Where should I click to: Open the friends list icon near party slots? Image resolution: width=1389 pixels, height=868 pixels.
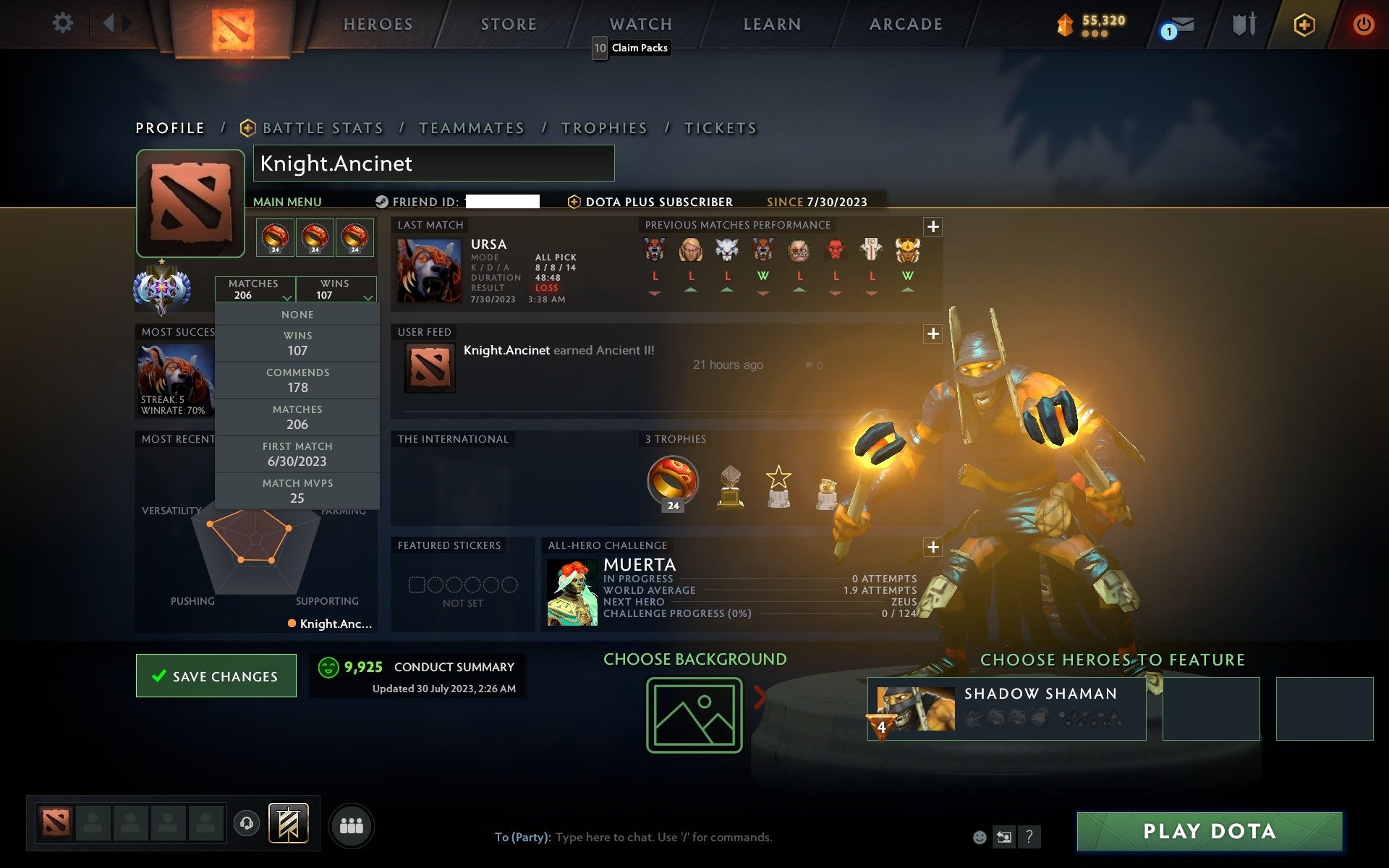click(352, 825)
